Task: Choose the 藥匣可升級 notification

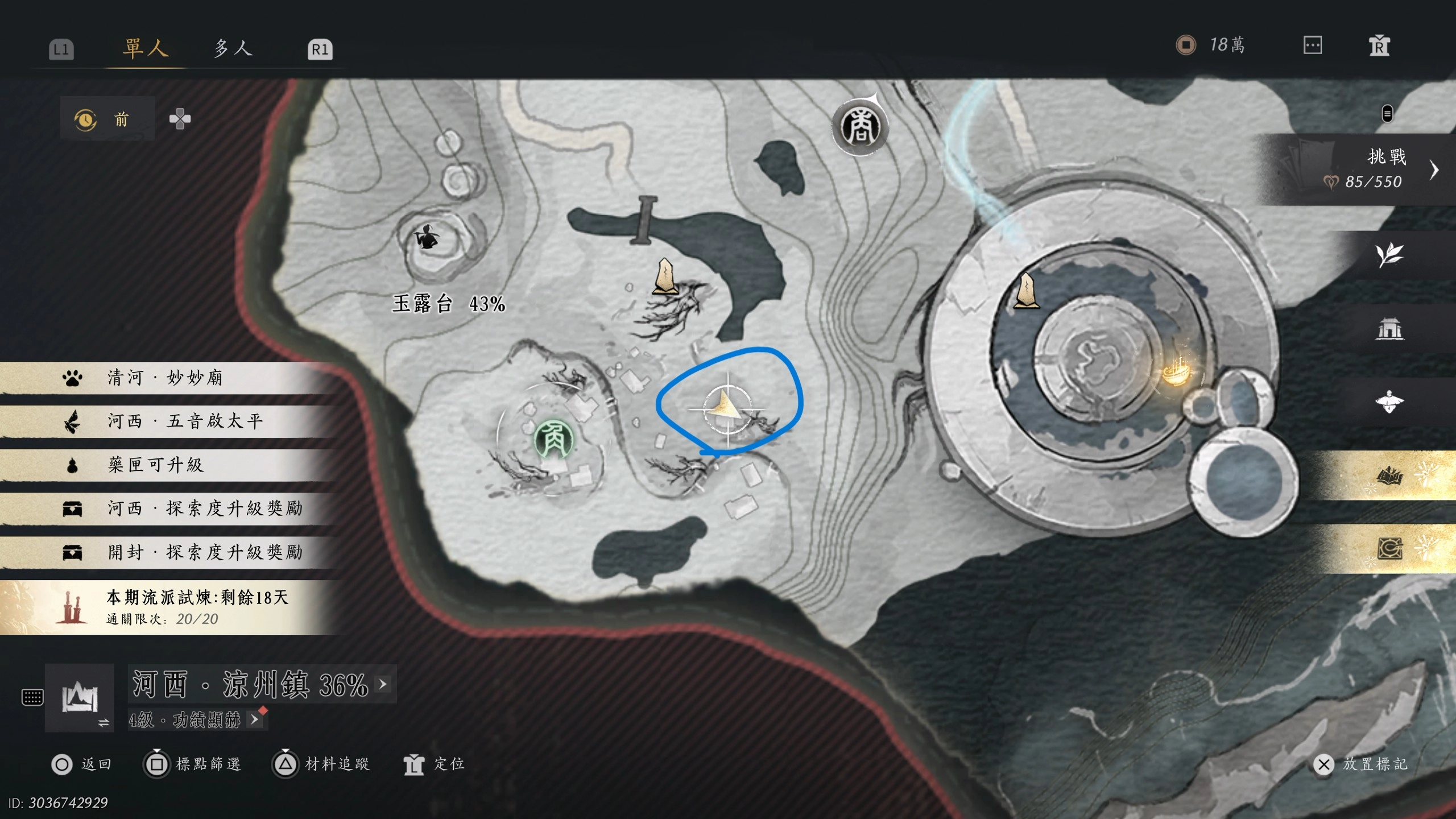Action: coord(155,465)
